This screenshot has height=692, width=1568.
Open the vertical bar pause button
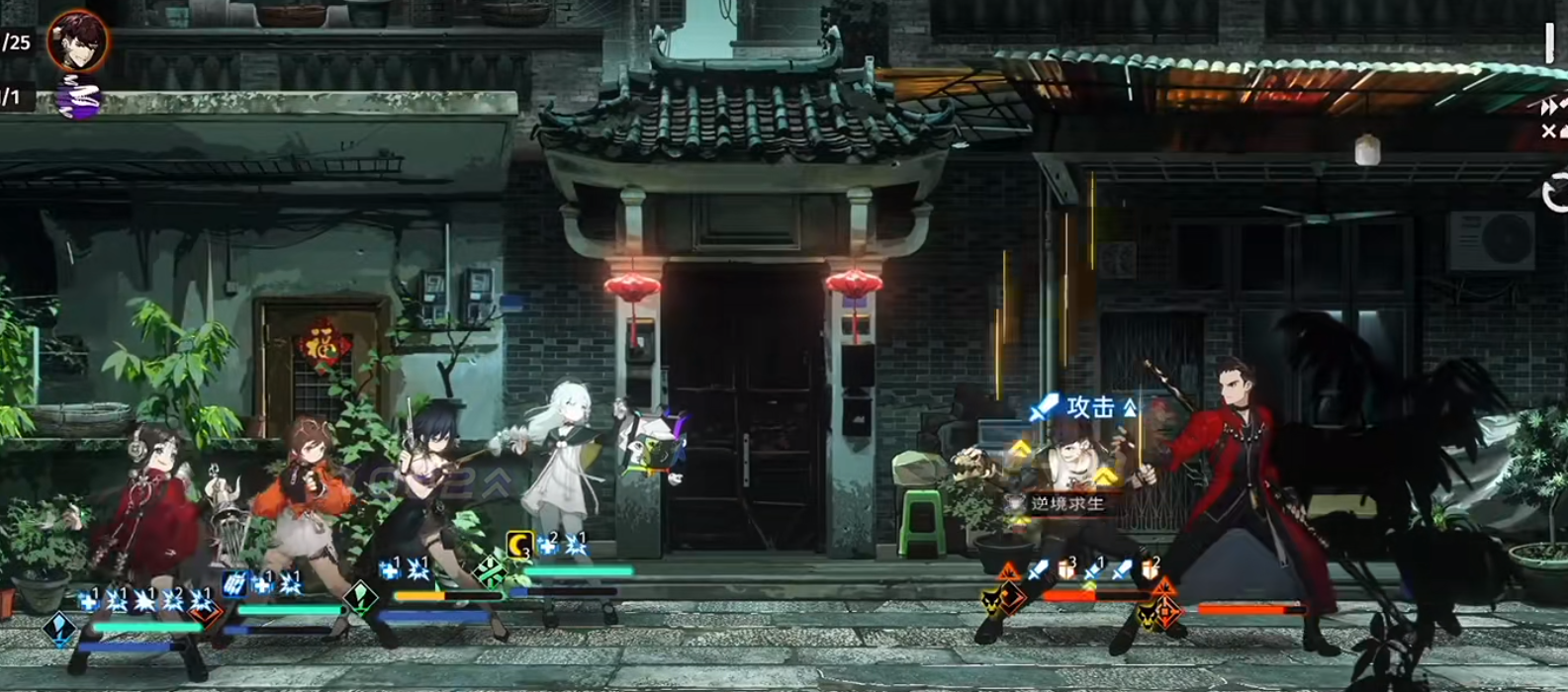(x=1549, y=43)
